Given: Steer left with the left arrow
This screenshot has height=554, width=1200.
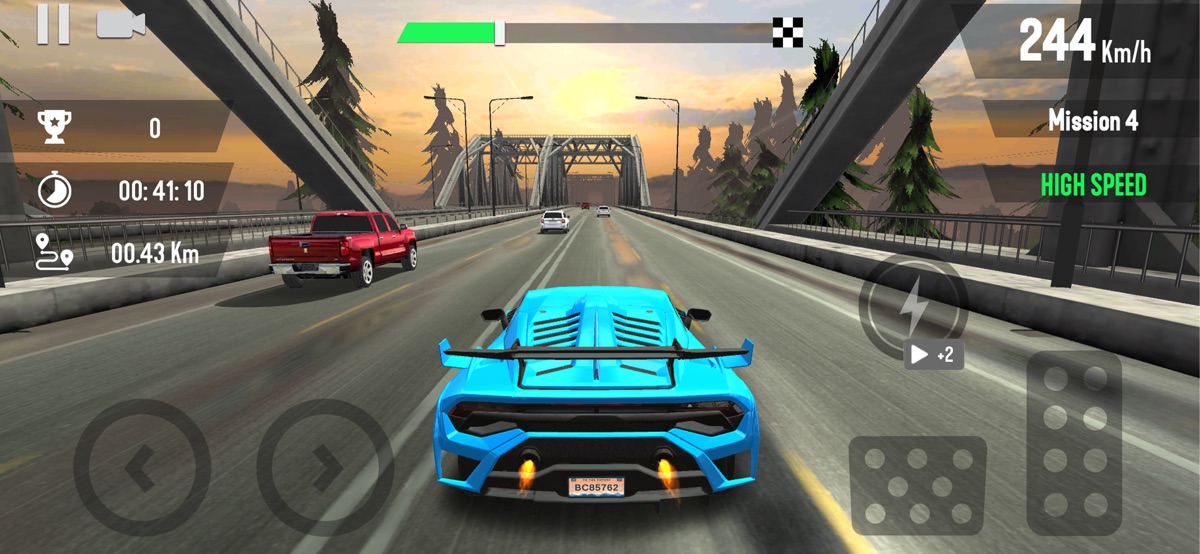Looking at the screenshot, I should 142,467.
